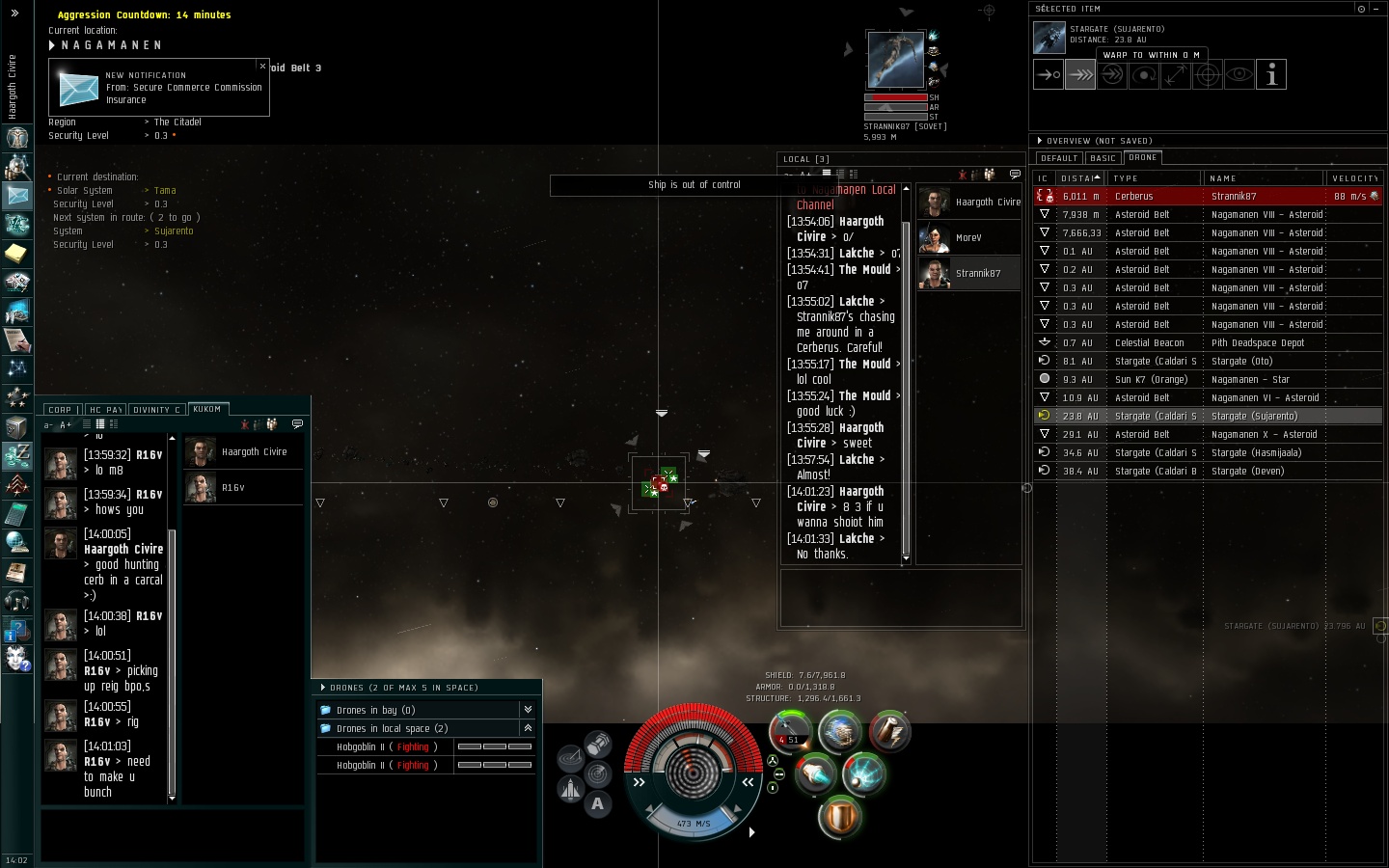Click the Tama destination system link
1389x868 pixels.
click(x=165, y=191)
